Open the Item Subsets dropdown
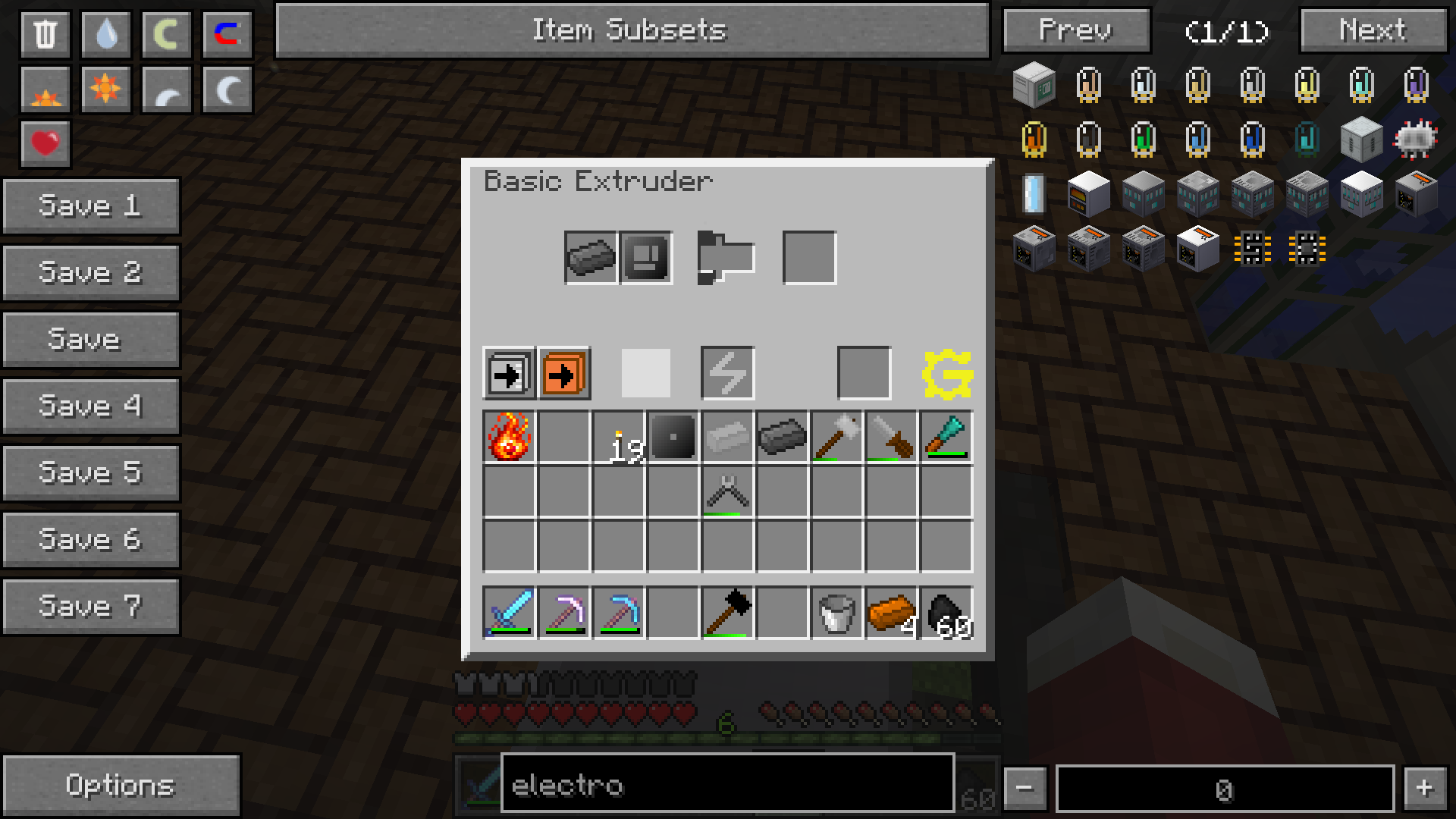Viewport: 1456px width, 819px height. [632, 30]
